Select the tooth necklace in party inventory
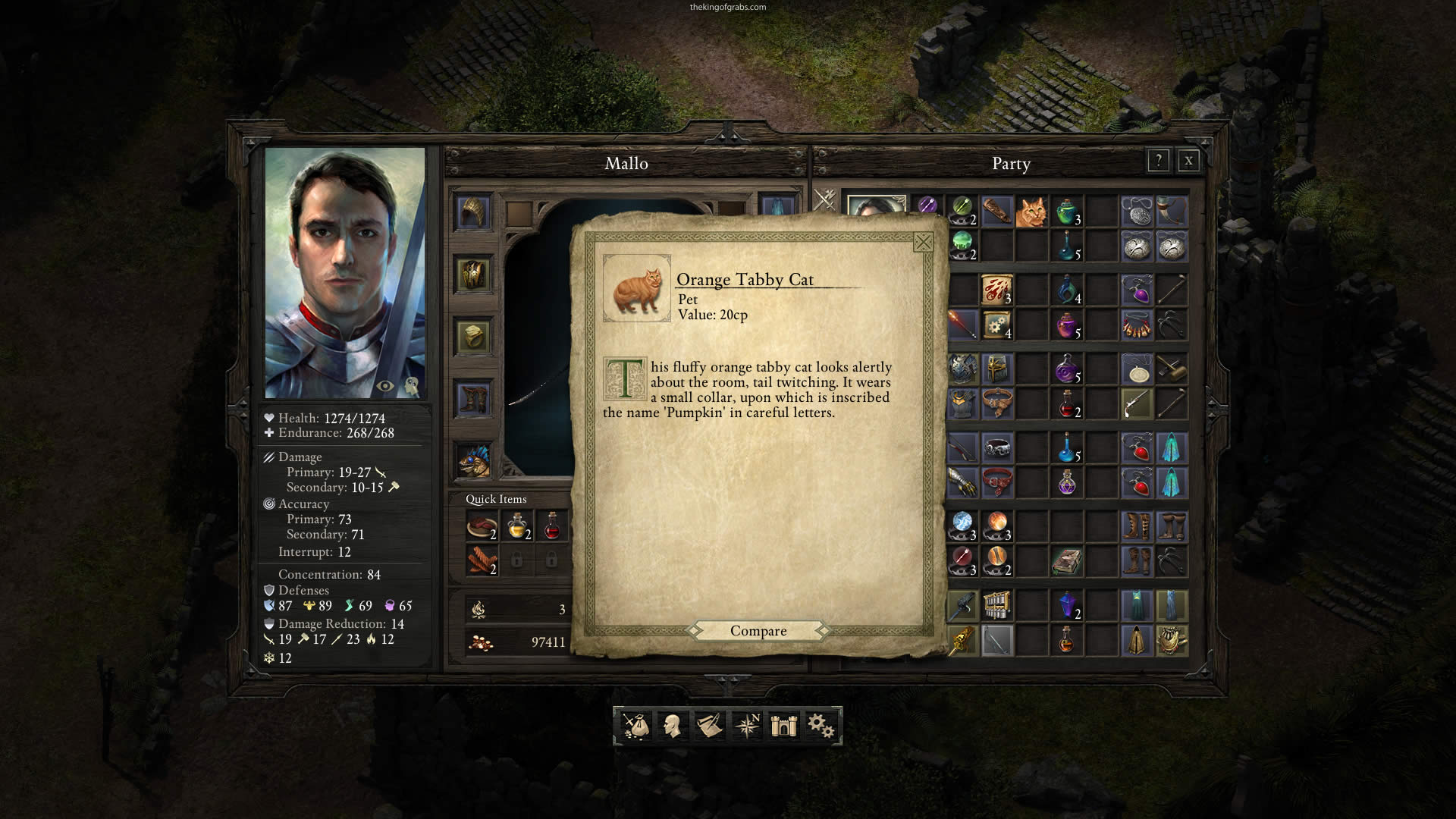The width and height of the screenshot is (1456, 819). (x=1136, y=326)
